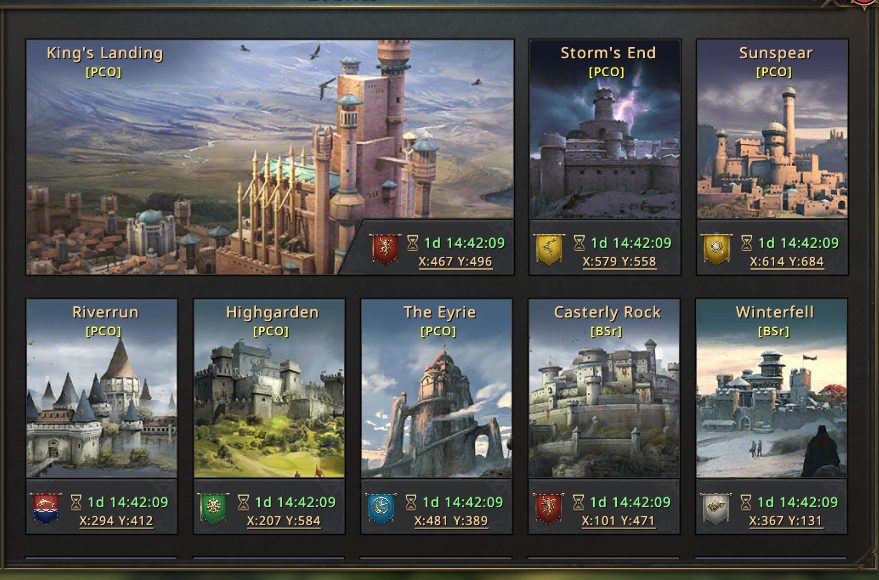This screenshot has width=879, height=580.
Task: Click the red lion banner under King's Landing
Action: [x=384, y=248]
